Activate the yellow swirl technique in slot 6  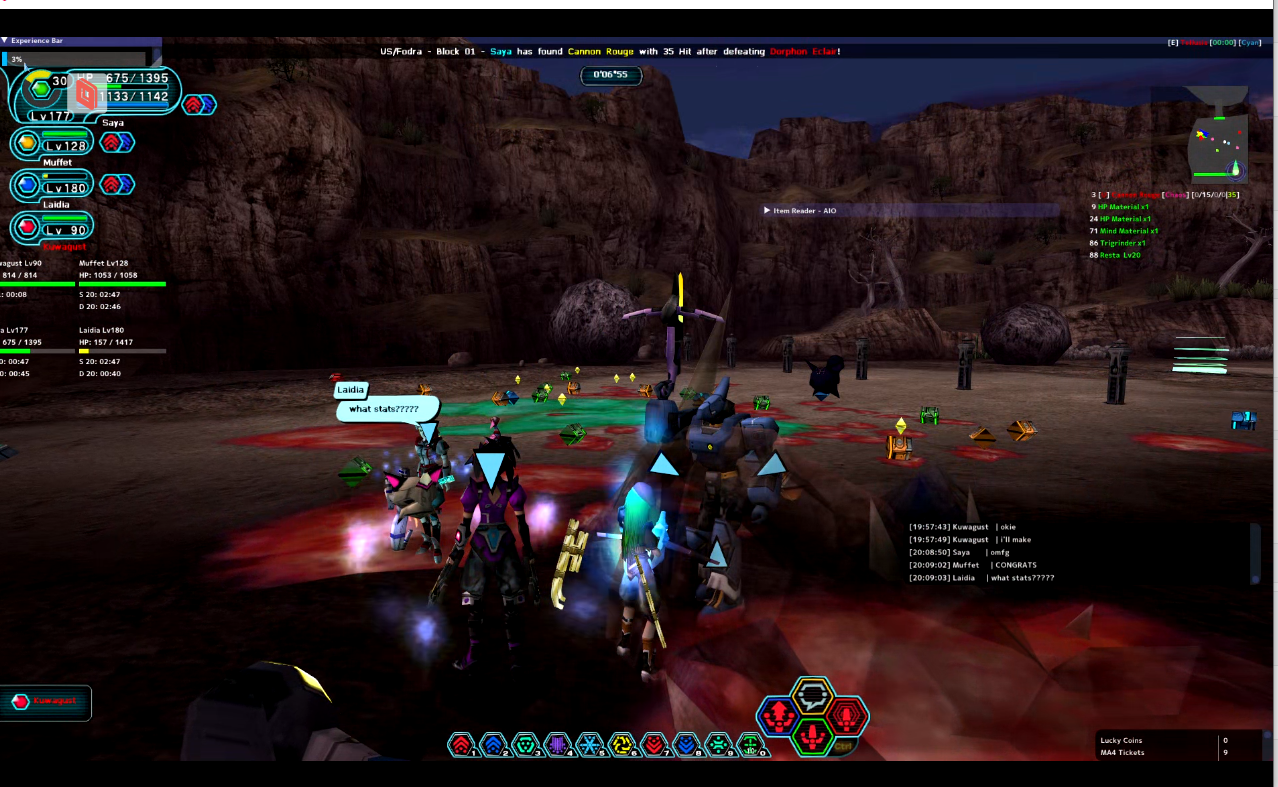tap(622, 744)
